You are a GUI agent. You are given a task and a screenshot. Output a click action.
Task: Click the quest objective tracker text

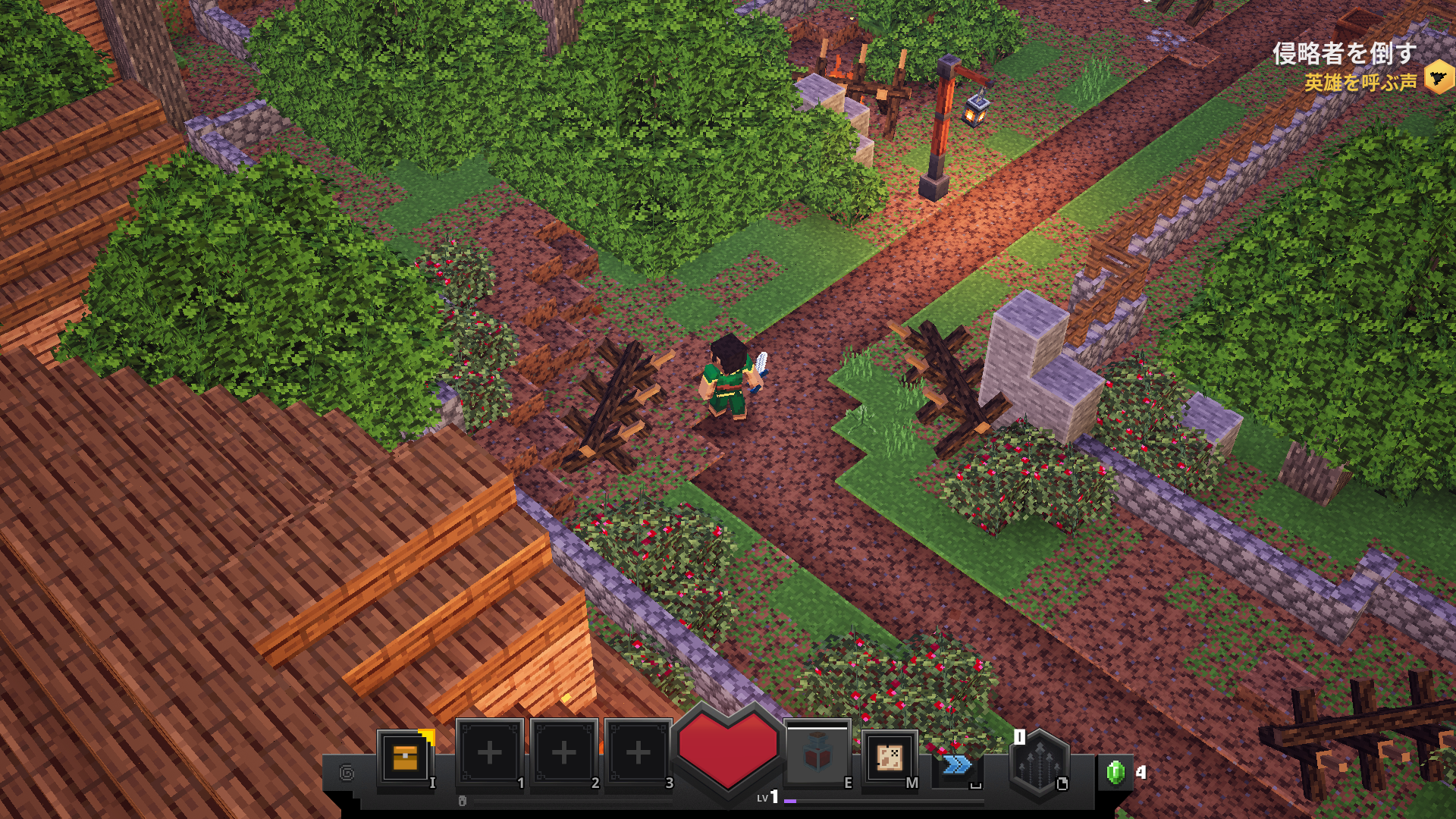pos(1344,54)
